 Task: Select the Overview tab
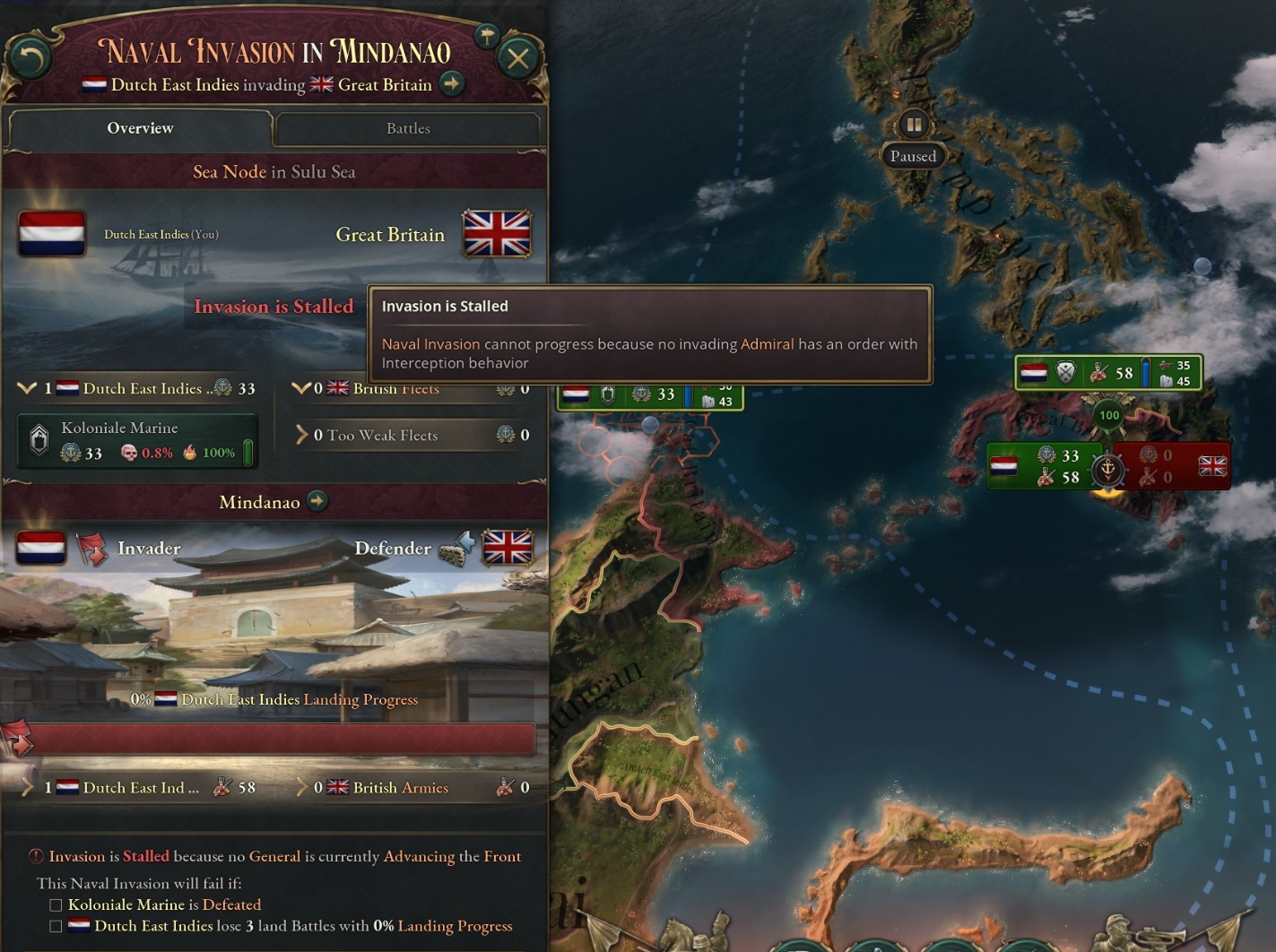pyautogui.click(x=140, y=128)
